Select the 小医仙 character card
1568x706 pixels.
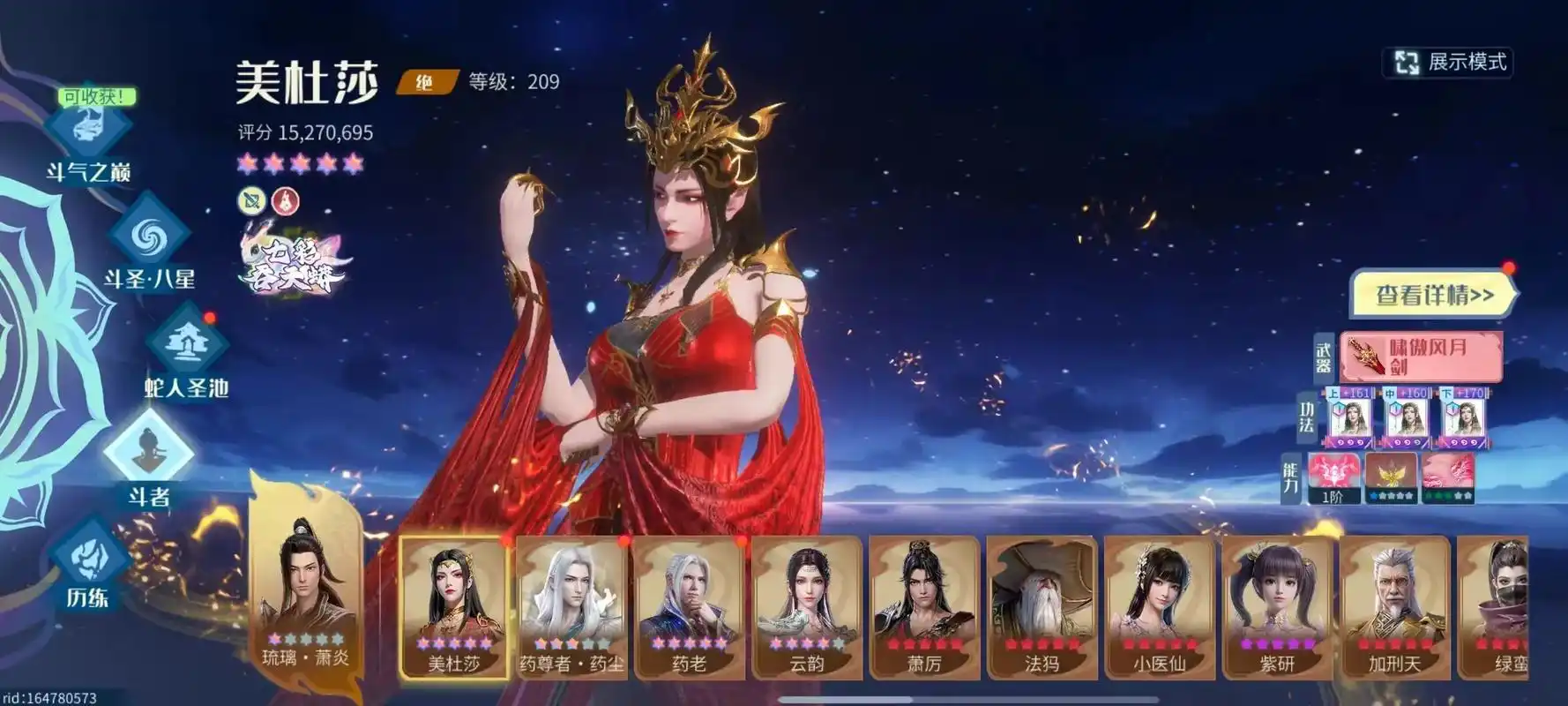point(1159,607)
